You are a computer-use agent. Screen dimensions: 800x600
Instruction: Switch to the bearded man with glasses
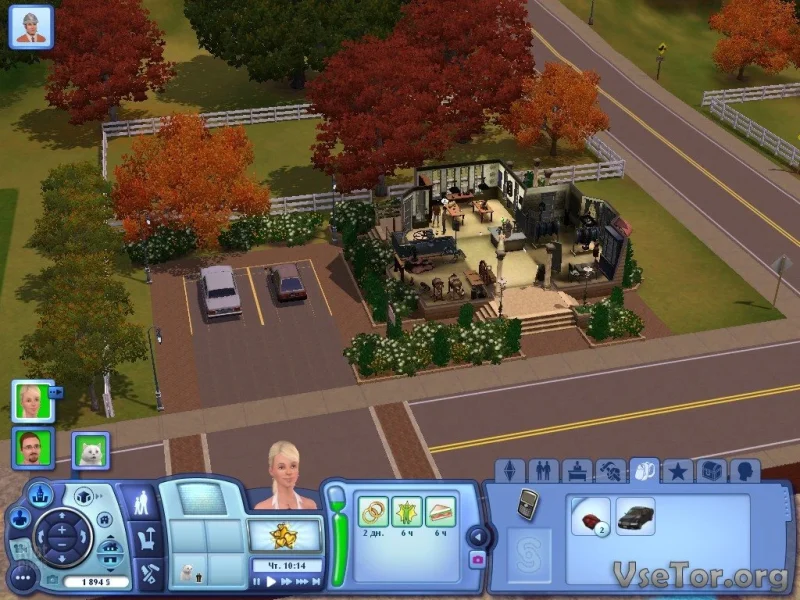(33, 448)
